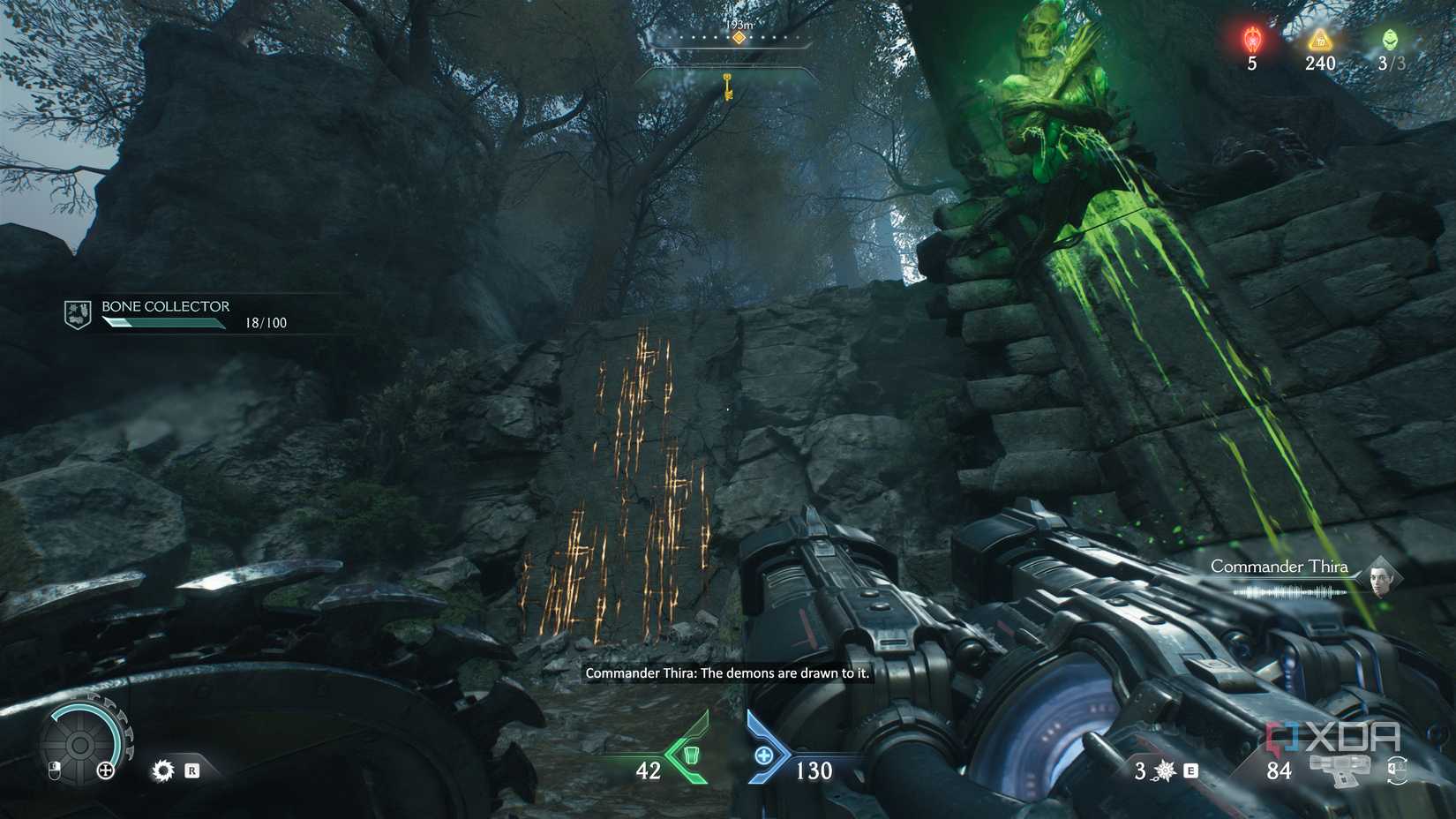The height and width of the screenshot is (819, 1456).
Task: Click the Bone Collector shield emblem icon
Action: click(78, 313)
